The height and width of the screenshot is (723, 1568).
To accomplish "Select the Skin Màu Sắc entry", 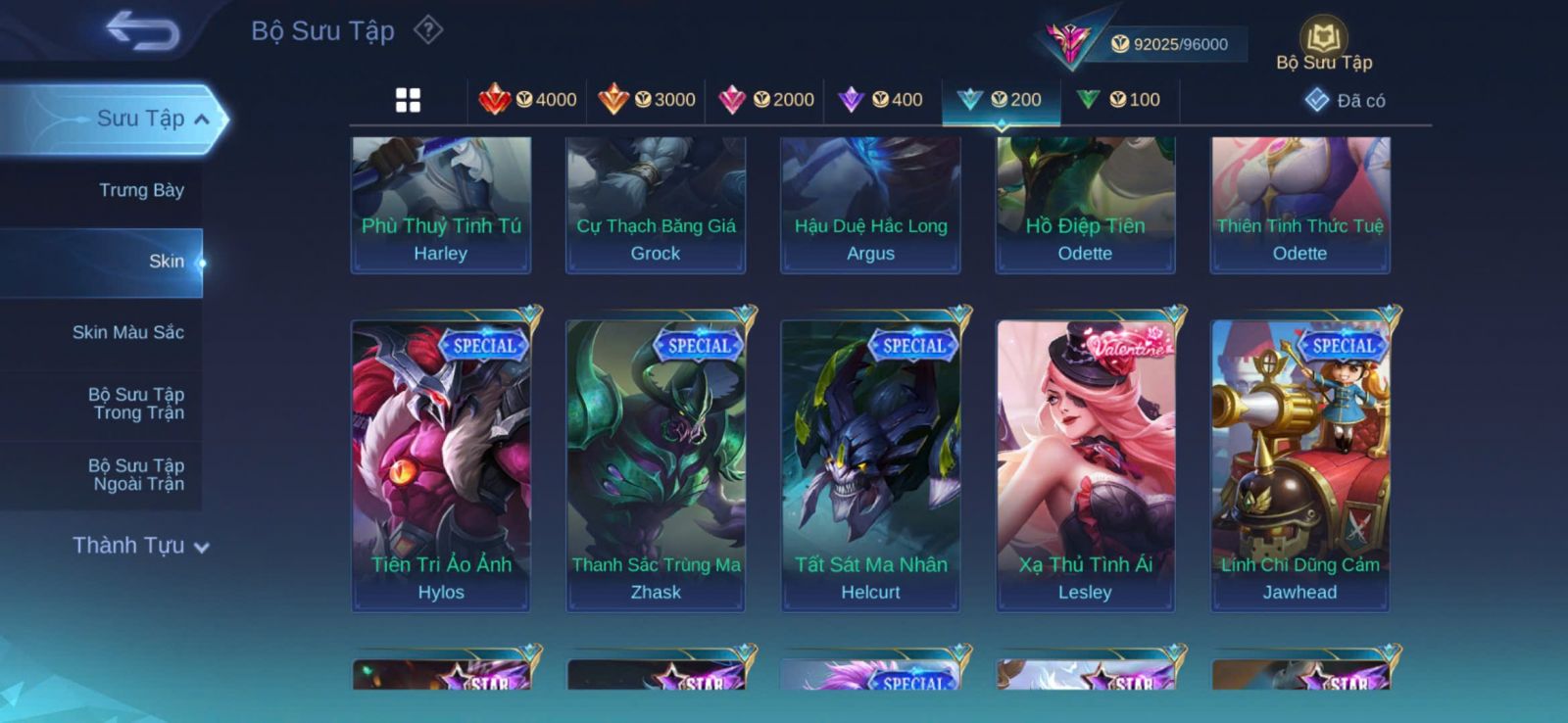I will (x=127, y=332).
